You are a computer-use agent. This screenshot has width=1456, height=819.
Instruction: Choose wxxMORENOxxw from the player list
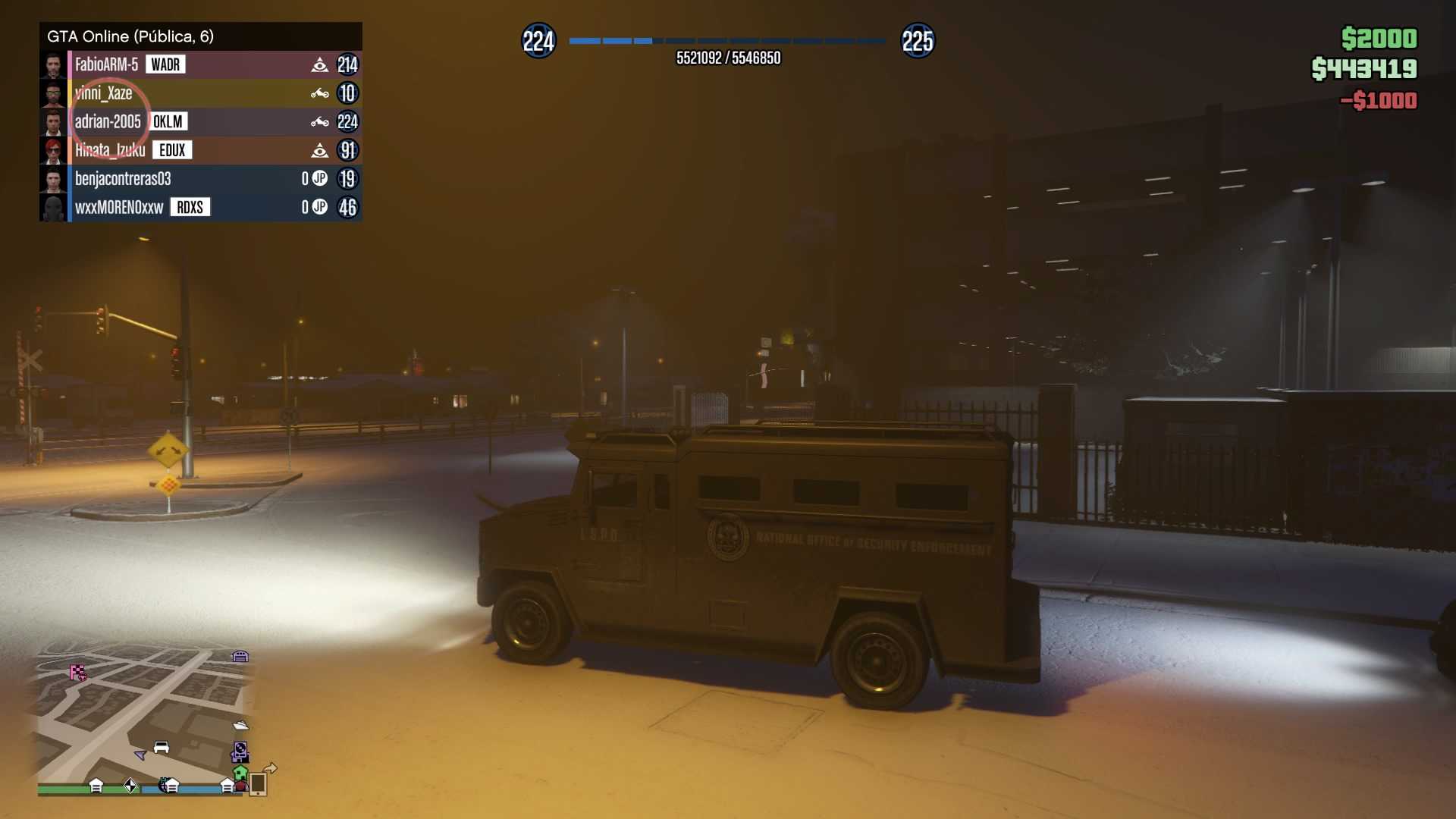coord(119,207)
